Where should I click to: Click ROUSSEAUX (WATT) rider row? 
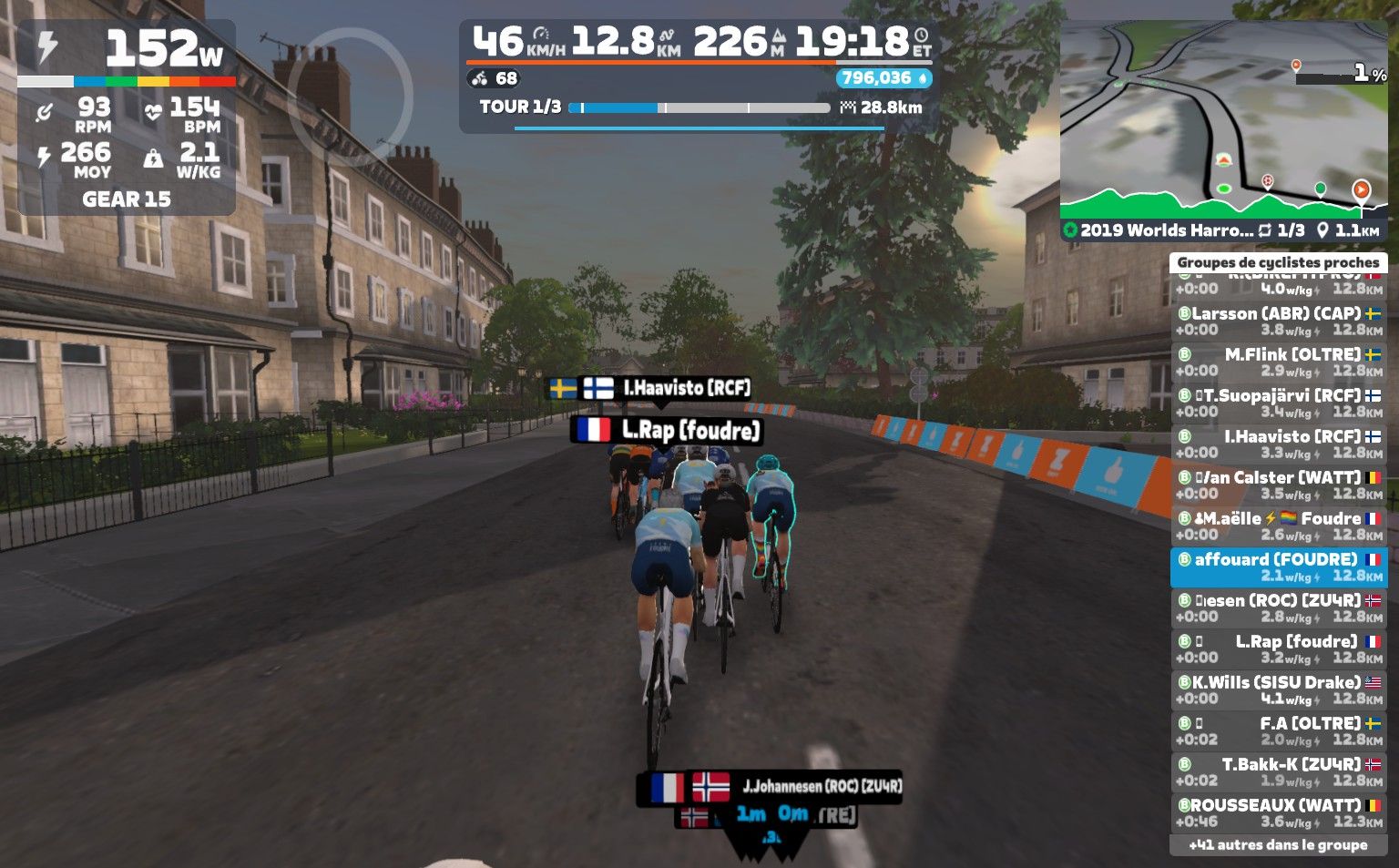pos(1278,812)
